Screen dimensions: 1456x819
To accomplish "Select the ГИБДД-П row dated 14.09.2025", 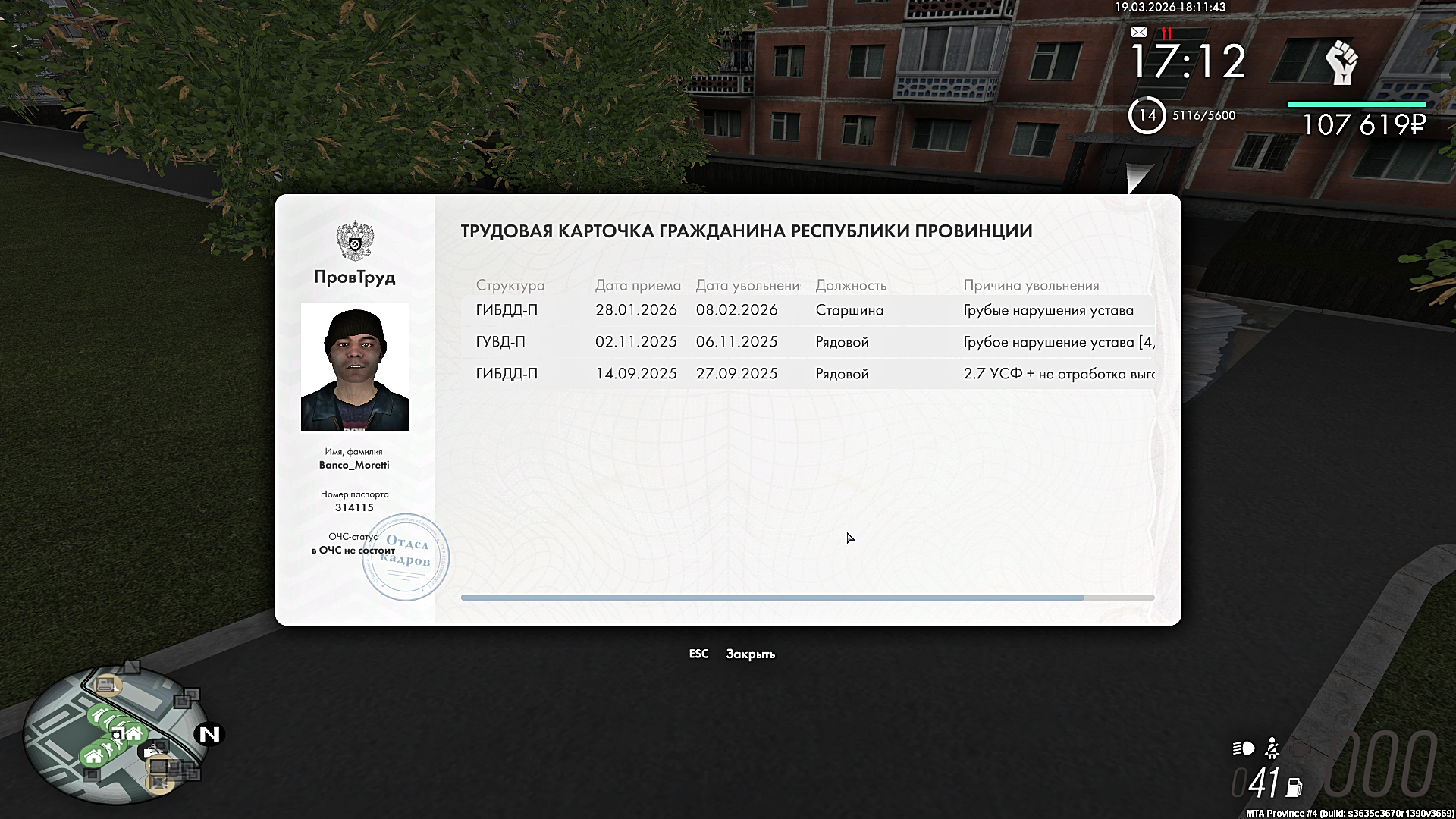I will (808, 374).
